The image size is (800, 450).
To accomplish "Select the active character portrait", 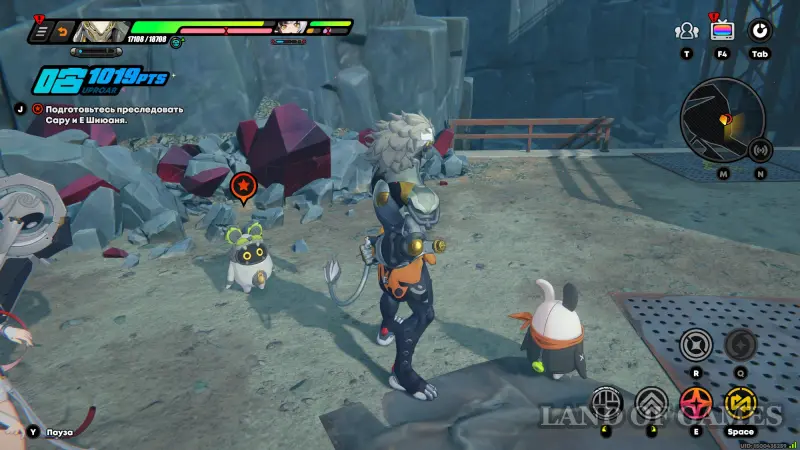I will point(101,30).
